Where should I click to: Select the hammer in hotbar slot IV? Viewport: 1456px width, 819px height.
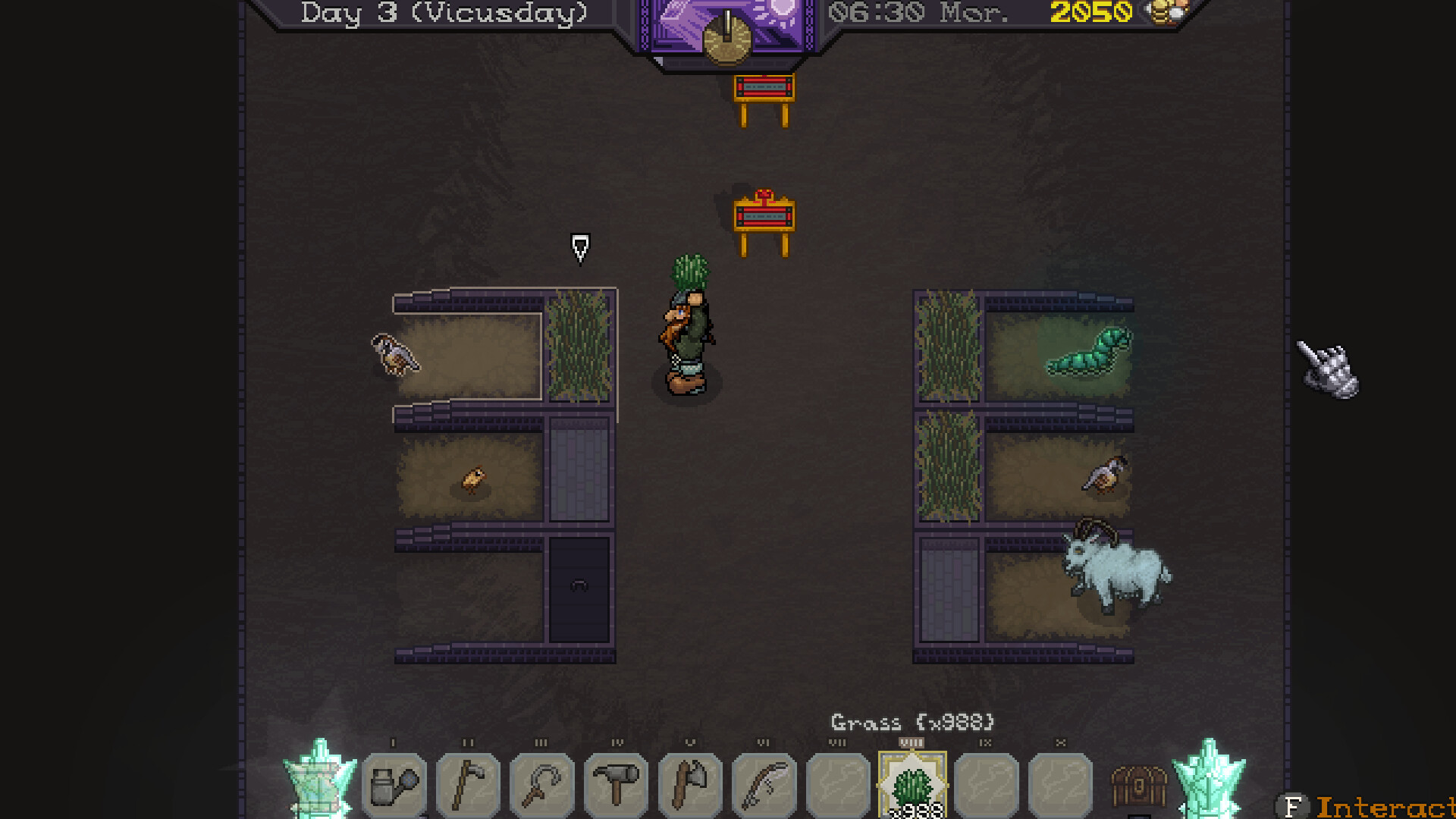pos(615,785)
